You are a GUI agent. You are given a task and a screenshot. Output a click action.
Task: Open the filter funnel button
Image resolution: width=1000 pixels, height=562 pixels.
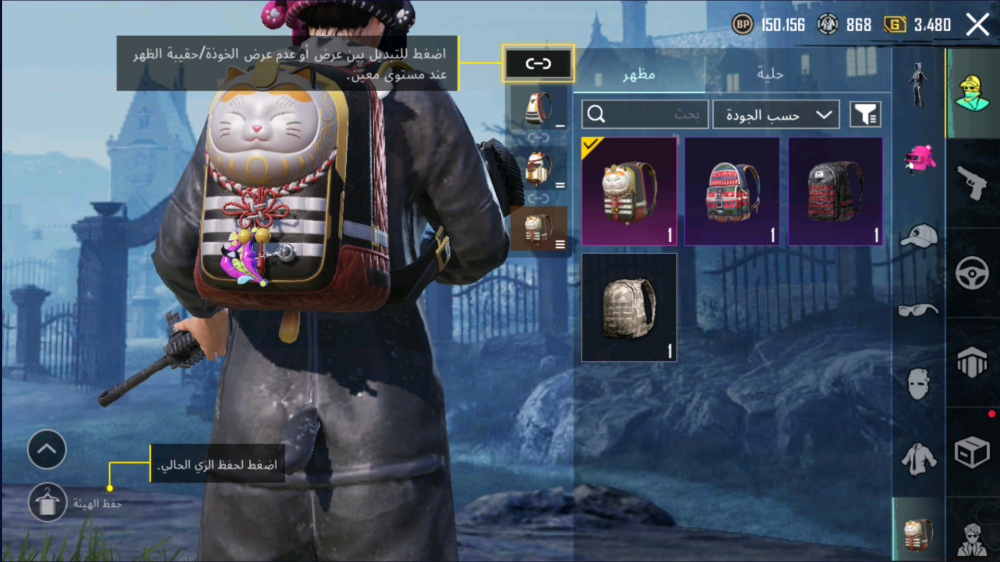[x=865, y=115]
